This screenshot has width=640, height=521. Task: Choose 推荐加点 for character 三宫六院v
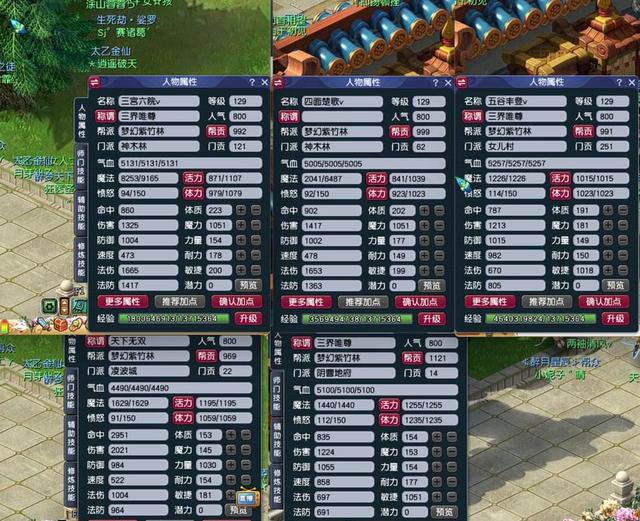pos(179,301)
